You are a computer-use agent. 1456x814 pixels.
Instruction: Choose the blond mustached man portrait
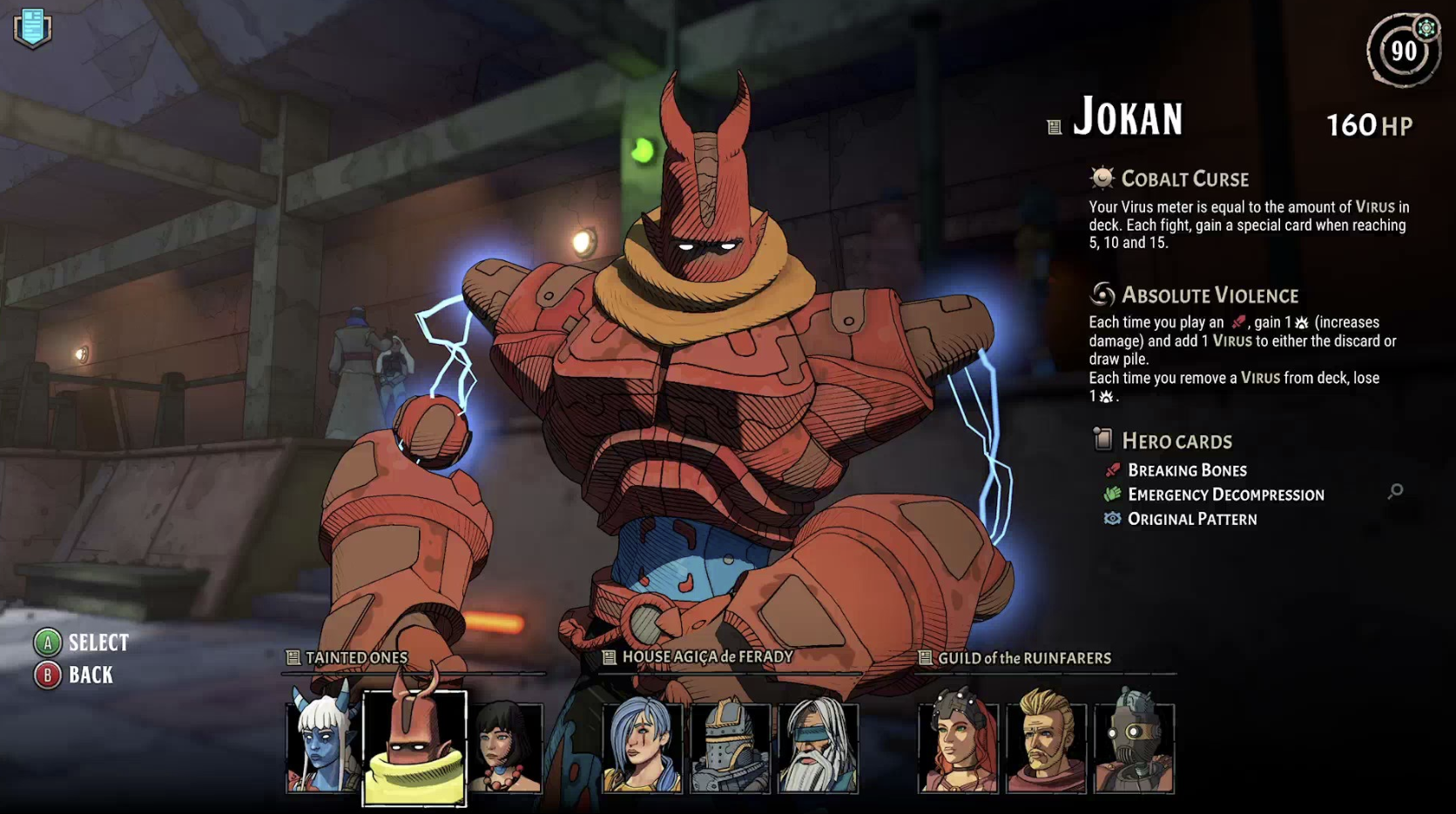1046,747
